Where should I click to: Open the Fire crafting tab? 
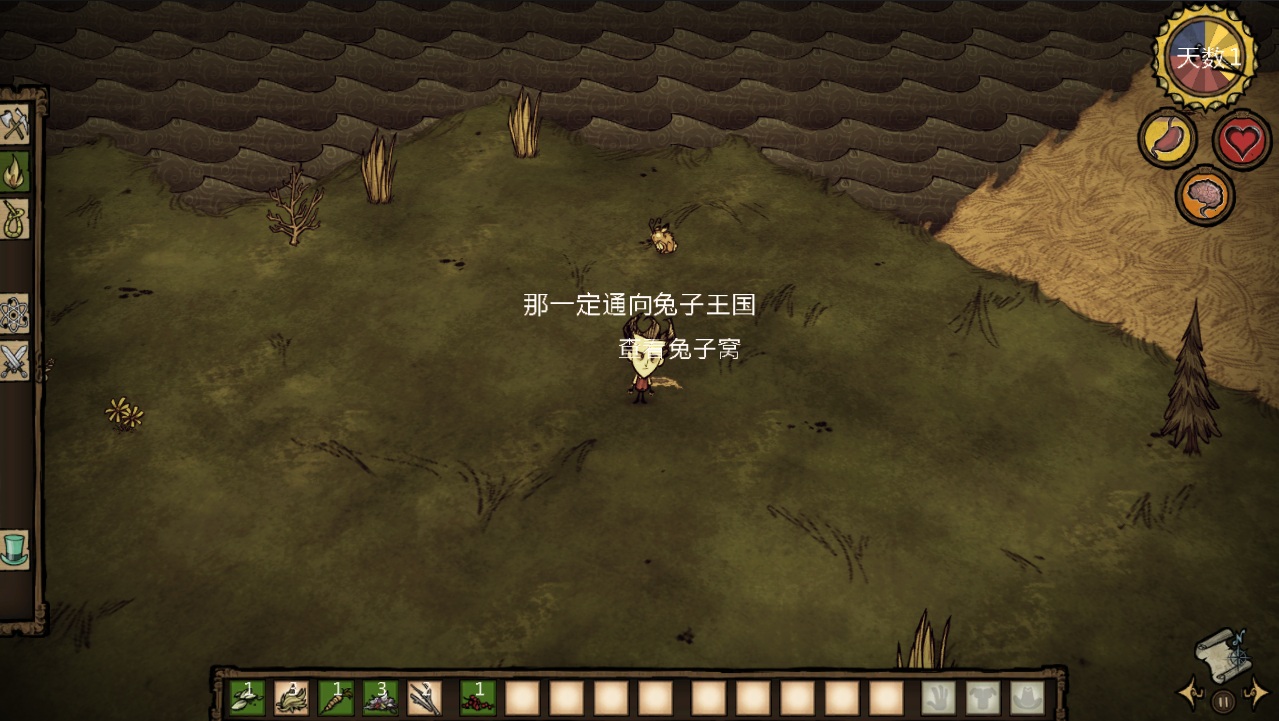(x=14, y=171)
